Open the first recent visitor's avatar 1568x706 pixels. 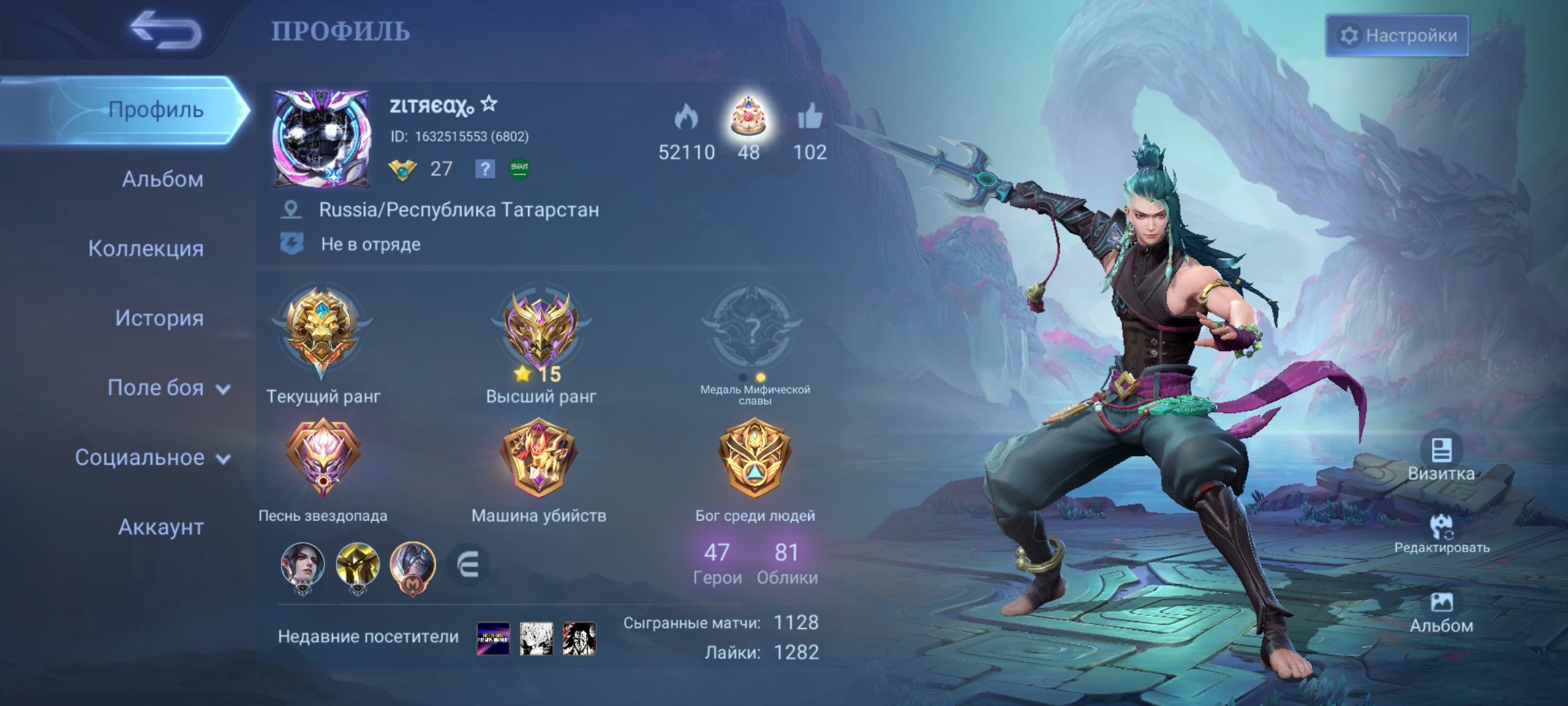(x=493, y=638)
